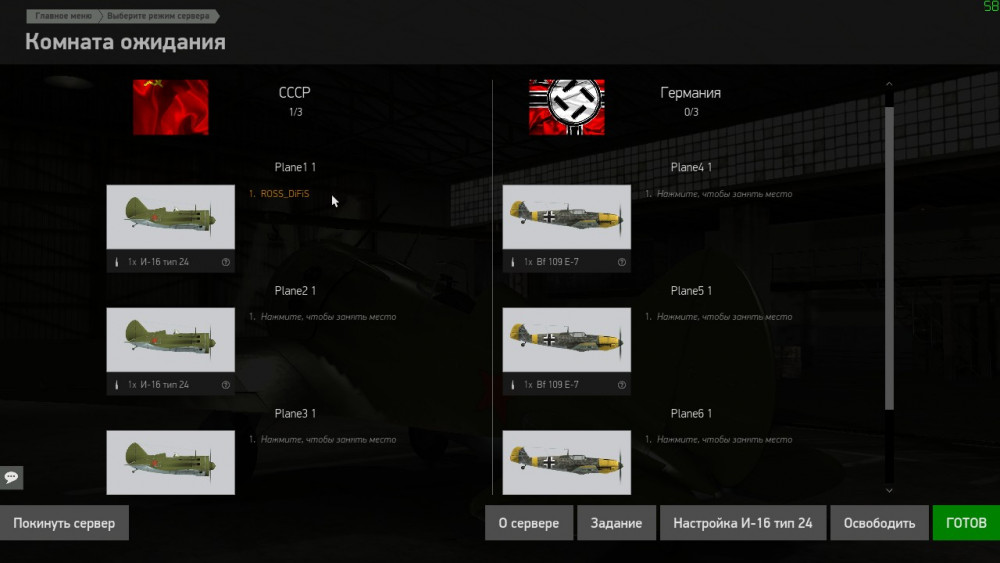The image size is (1000, 563).
Task: Select the Plane4 Bf 109 E-7 thumbnail
Action: pyautogui.click(x=566, y=217)
